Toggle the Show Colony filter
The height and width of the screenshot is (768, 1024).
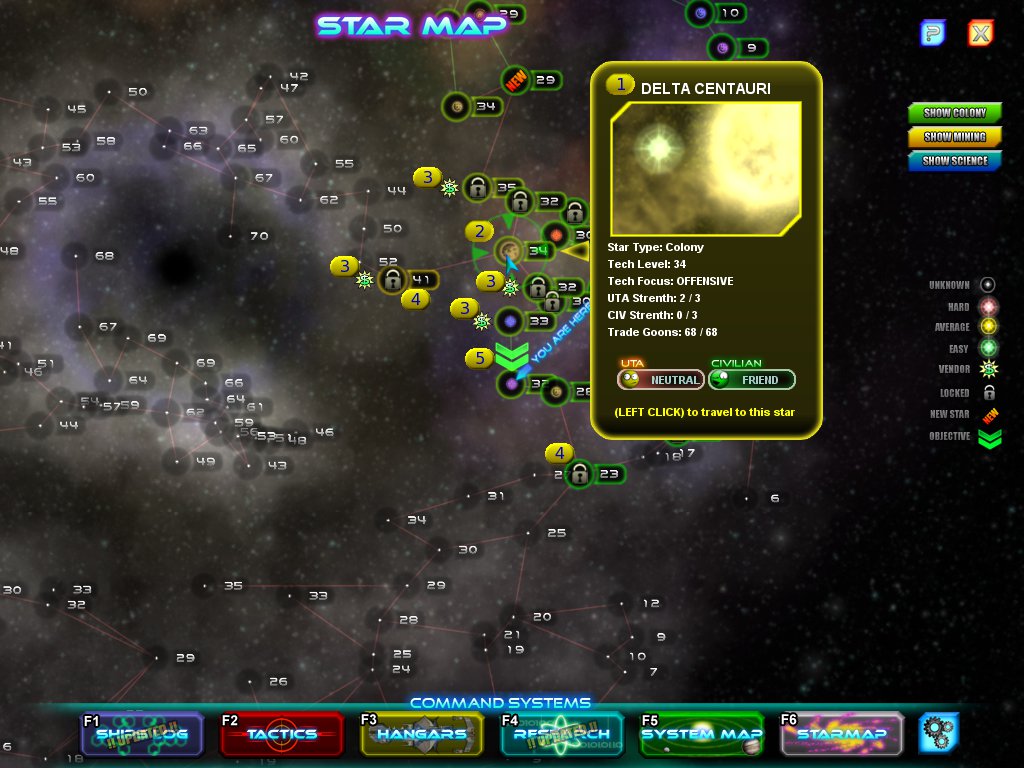pyautogui.click(x=955, y=113)
